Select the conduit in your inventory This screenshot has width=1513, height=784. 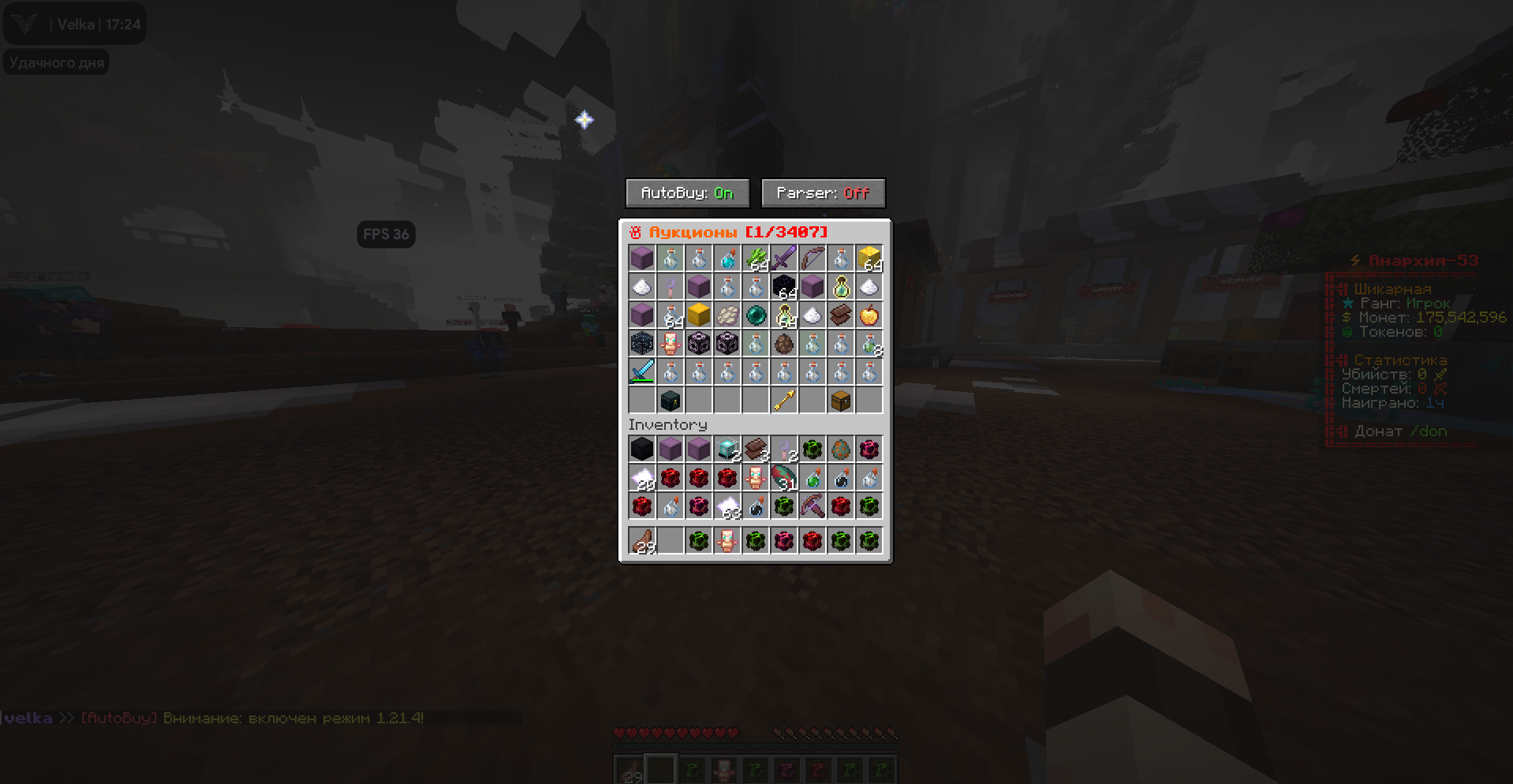tap(727, 449)
